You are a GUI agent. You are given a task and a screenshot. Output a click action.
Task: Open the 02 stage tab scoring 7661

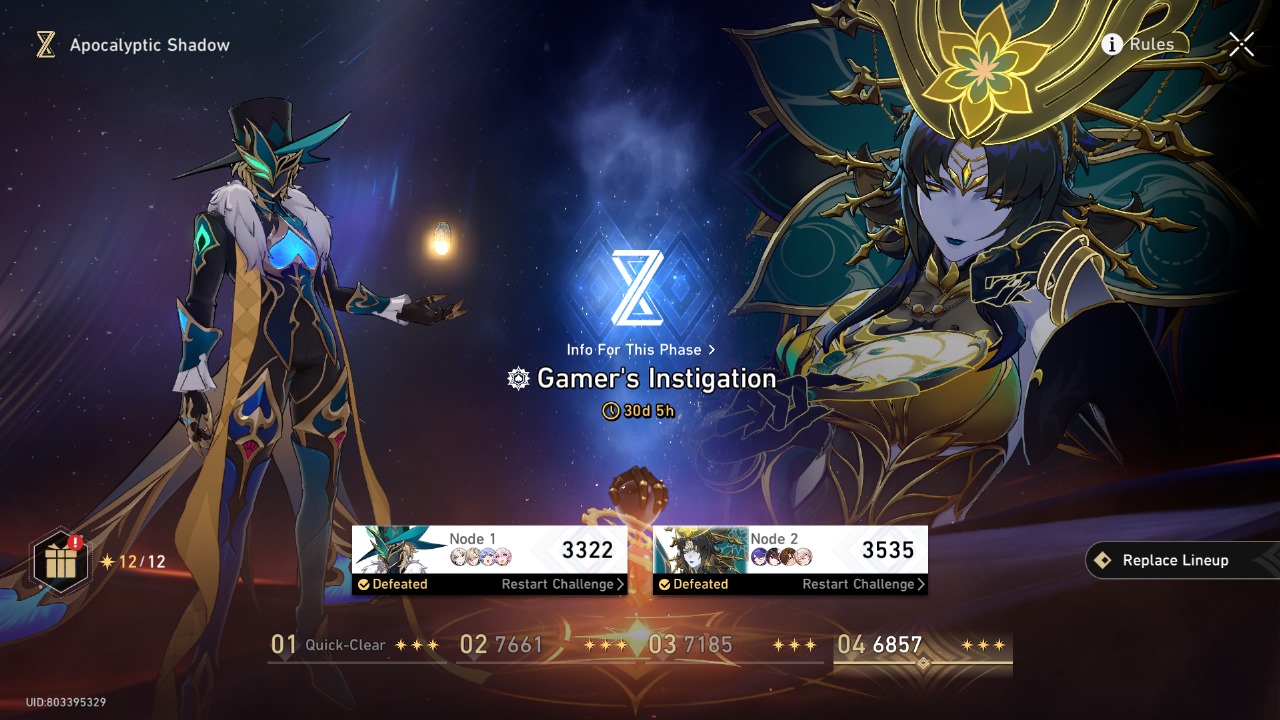[503, 645]
